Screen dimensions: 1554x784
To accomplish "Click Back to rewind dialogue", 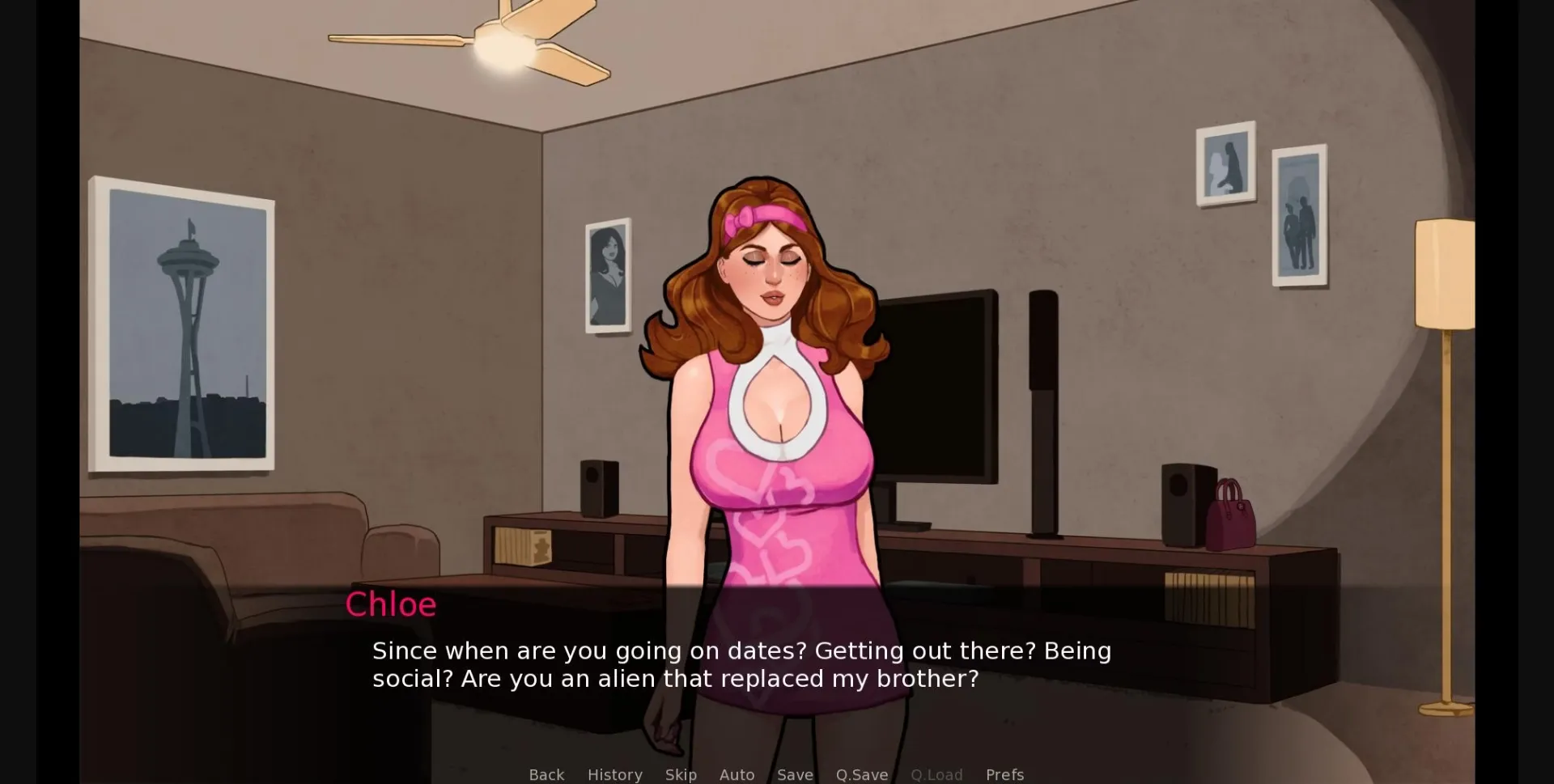I will click(x=546, y=774).
